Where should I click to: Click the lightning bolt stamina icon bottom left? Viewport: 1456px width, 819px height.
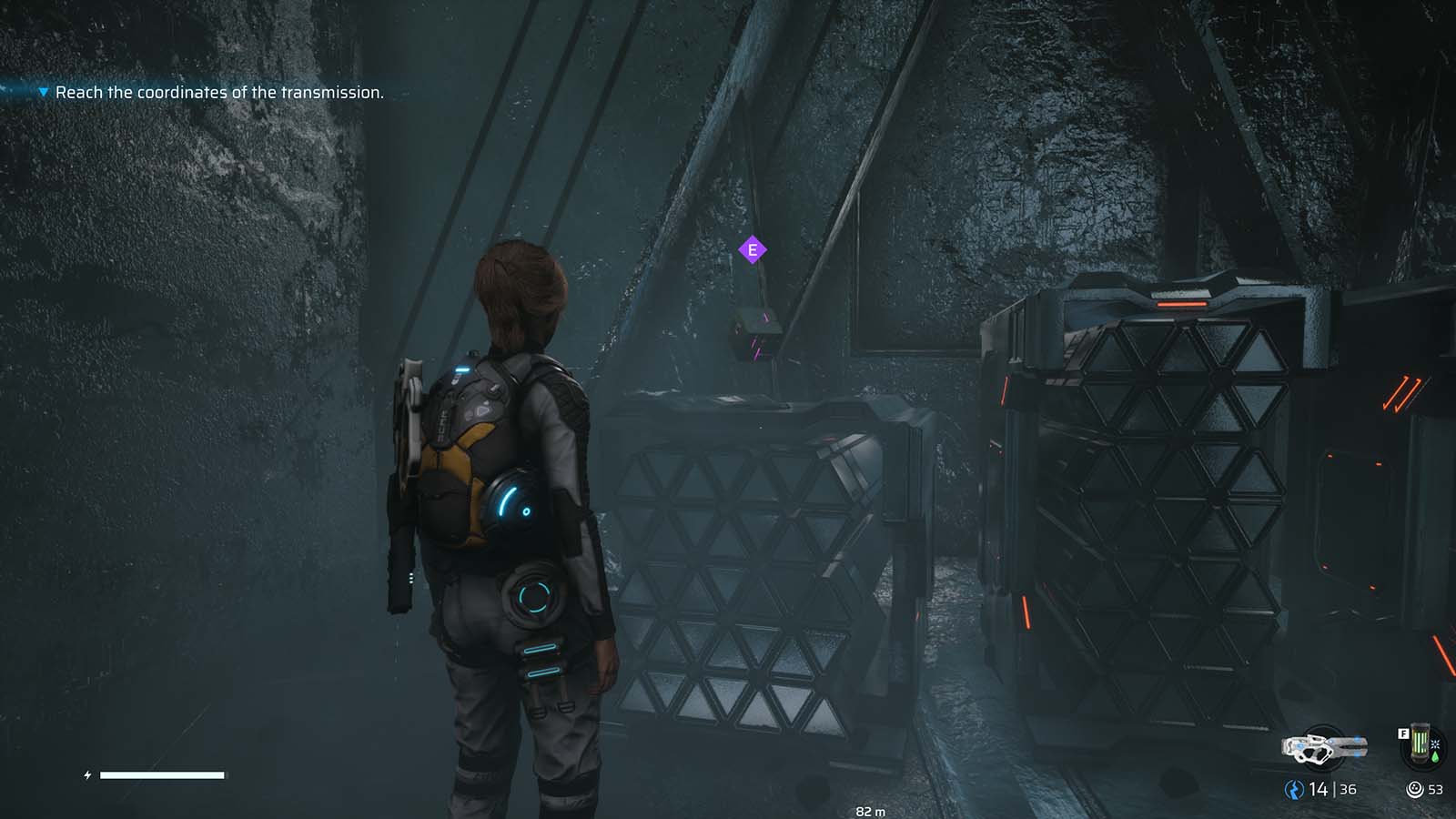pos(86,775)
